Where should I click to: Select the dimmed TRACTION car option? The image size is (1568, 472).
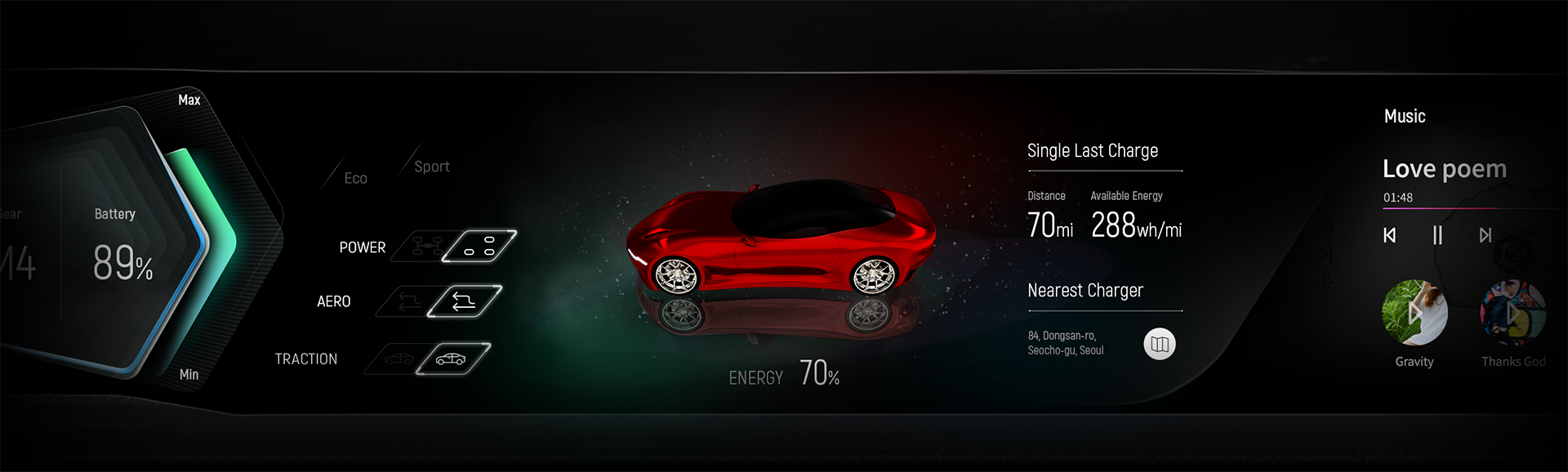tap(398, 358)
